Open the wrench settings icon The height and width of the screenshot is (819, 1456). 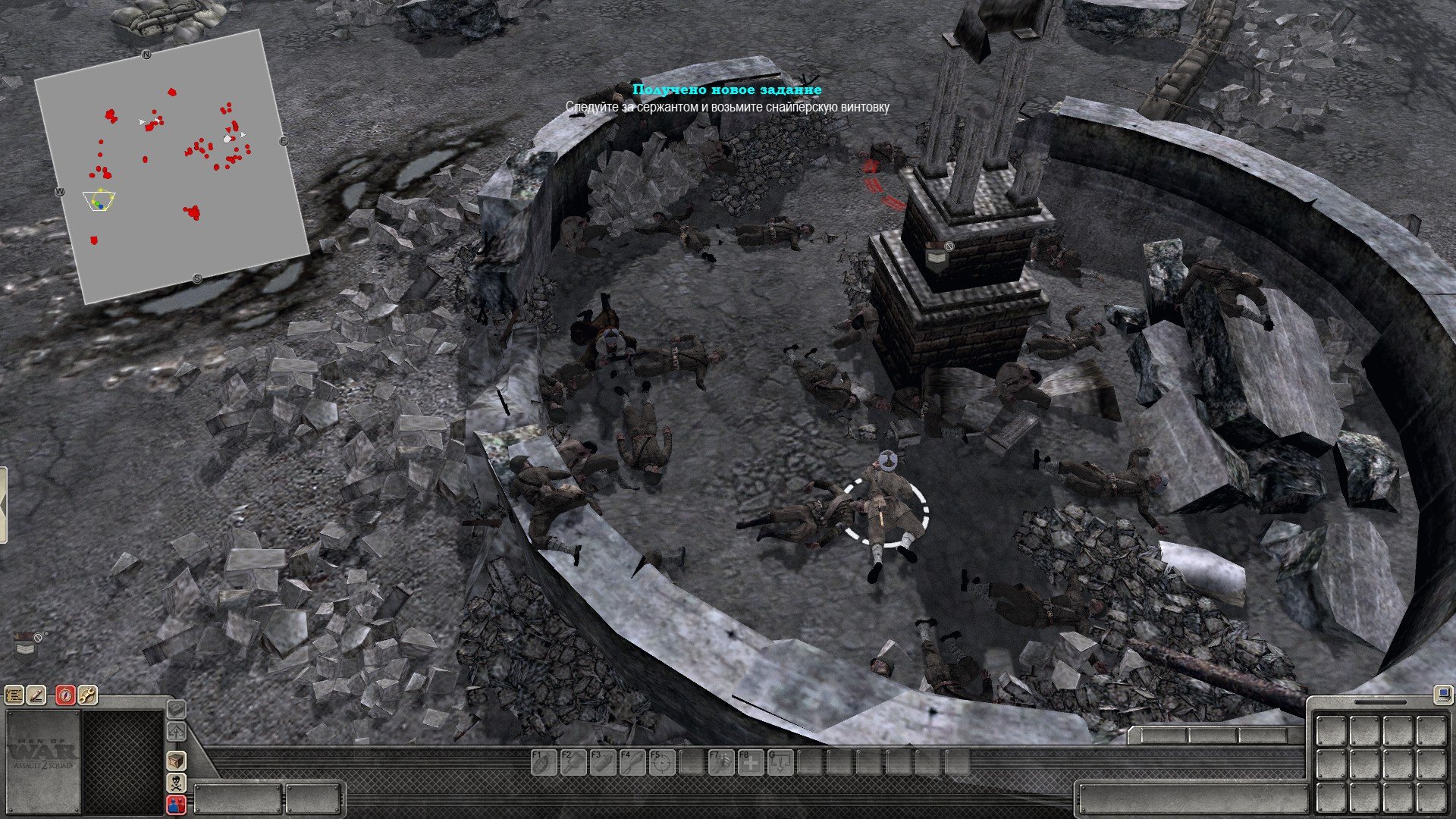click(87, 695)
